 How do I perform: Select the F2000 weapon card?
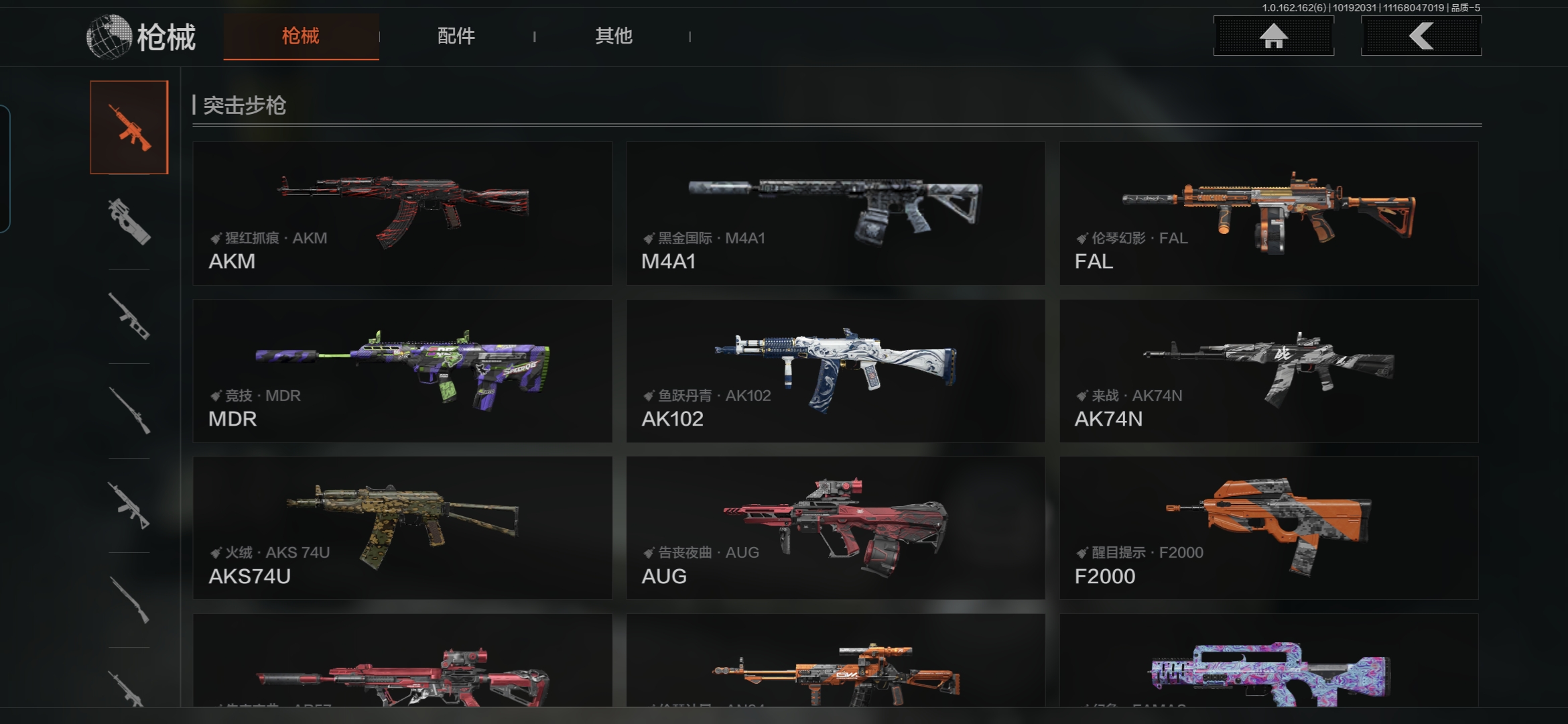click(1268, 528)
